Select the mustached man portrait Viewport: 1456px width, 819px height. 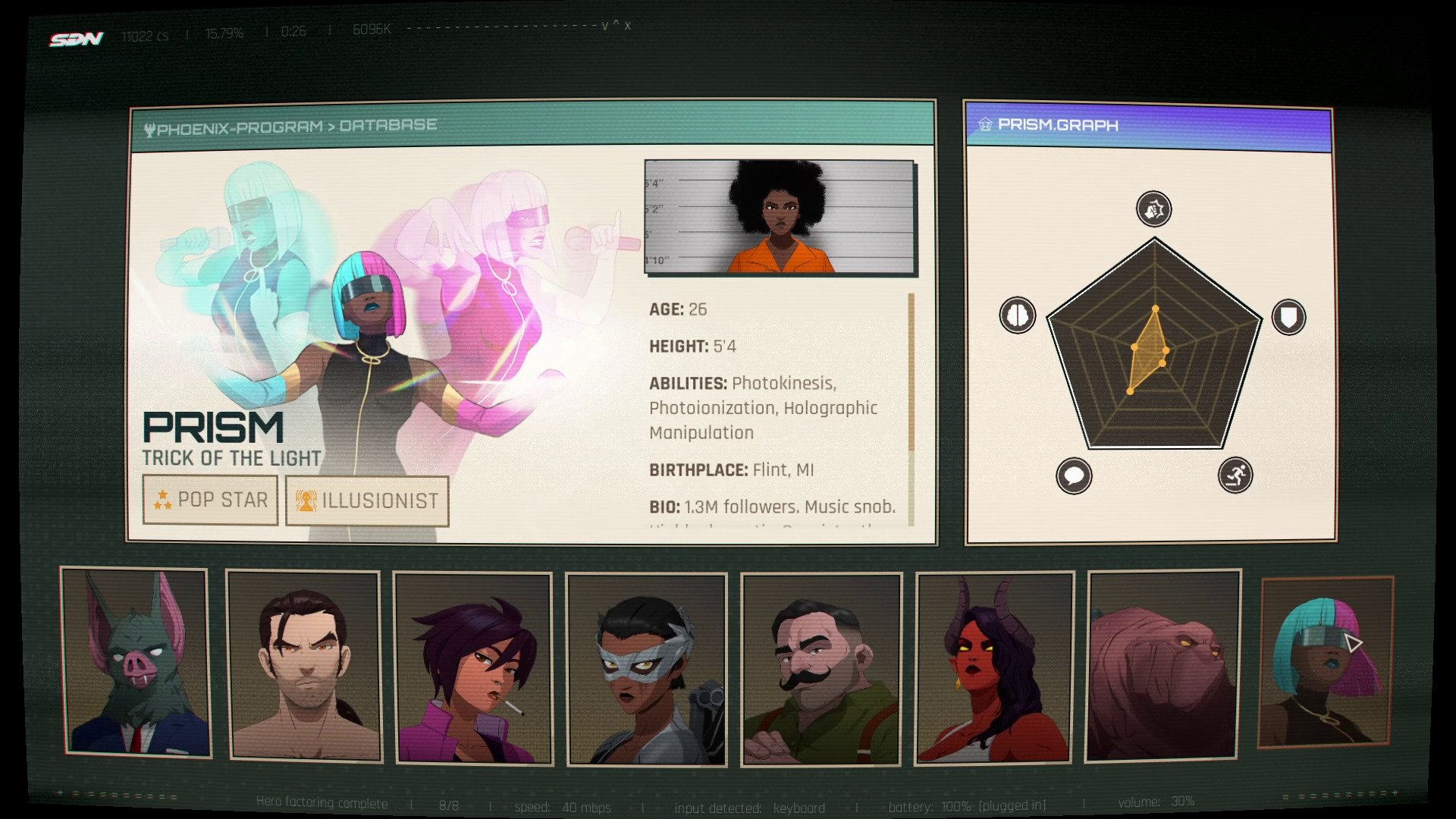click(821, 669)
